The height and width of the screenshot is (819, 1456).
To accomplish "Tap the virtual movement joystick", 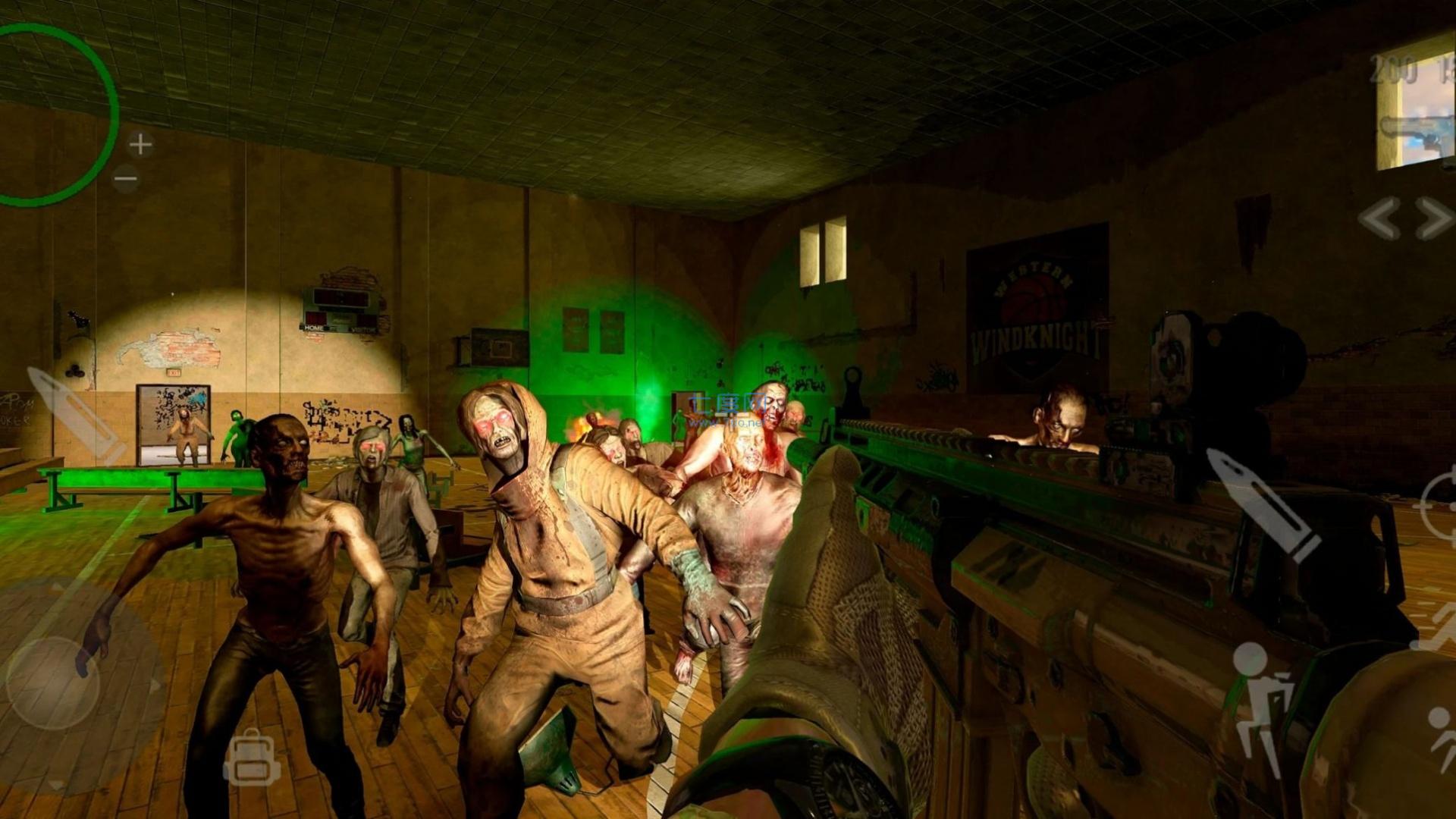I will [x=53, y=682].
